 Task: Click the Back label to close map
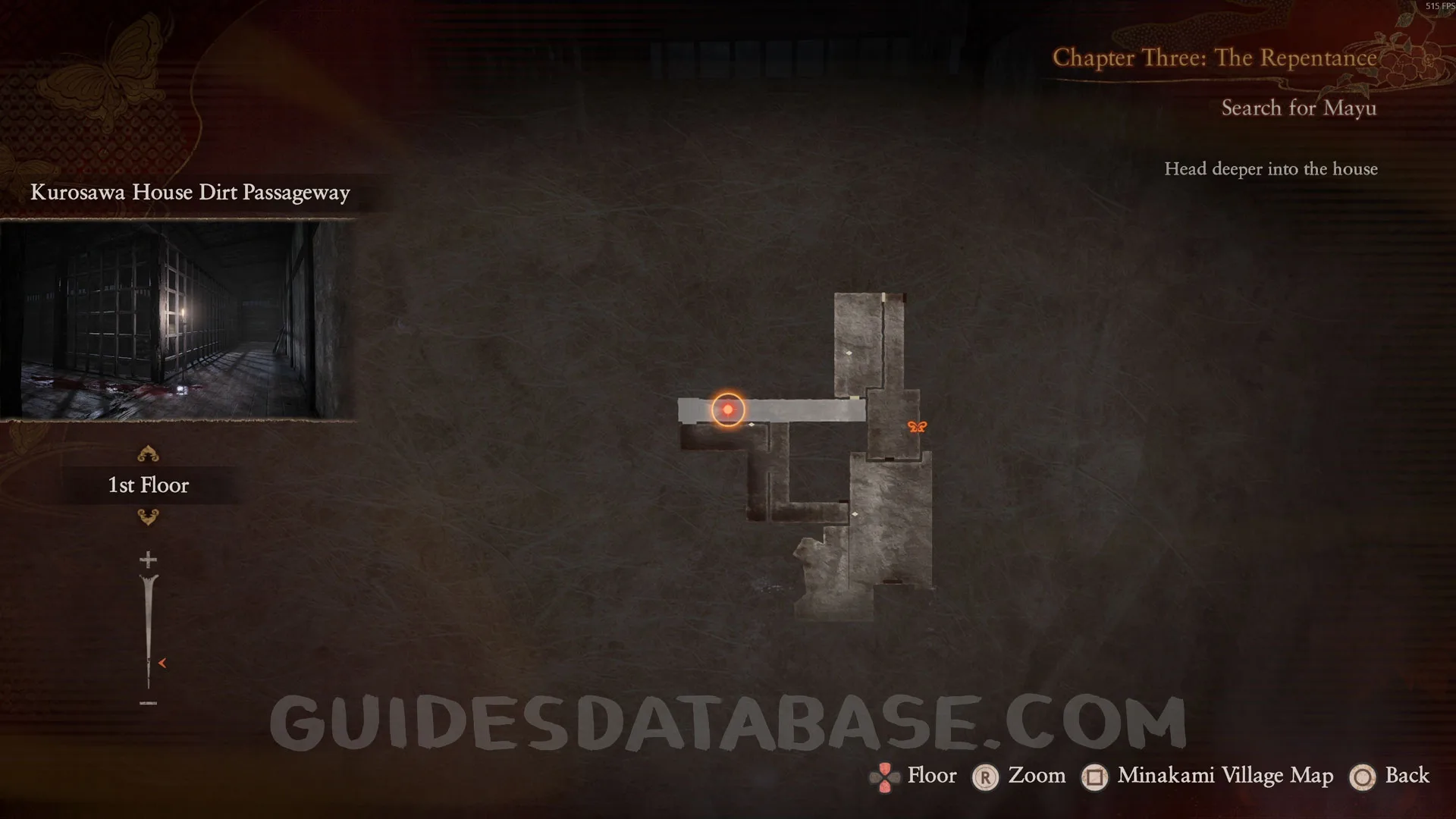click(x=1407, y=776)
